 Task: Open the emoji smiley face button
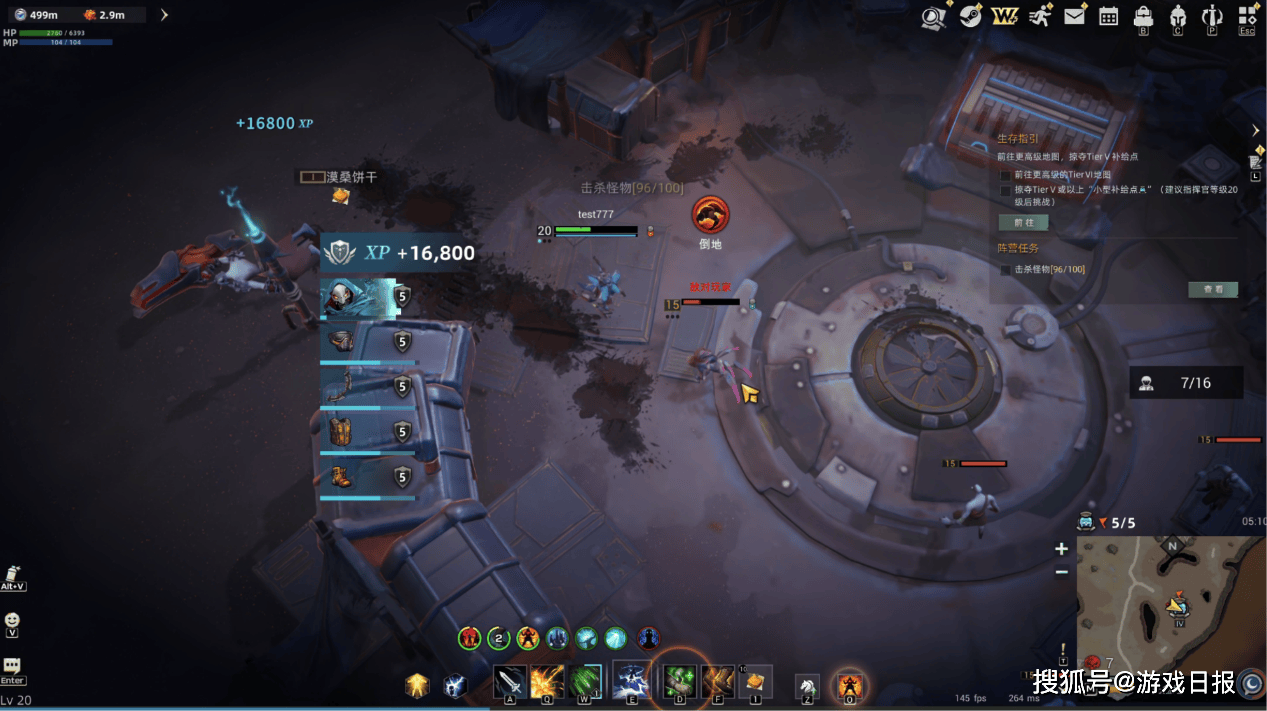pos(12,621)
